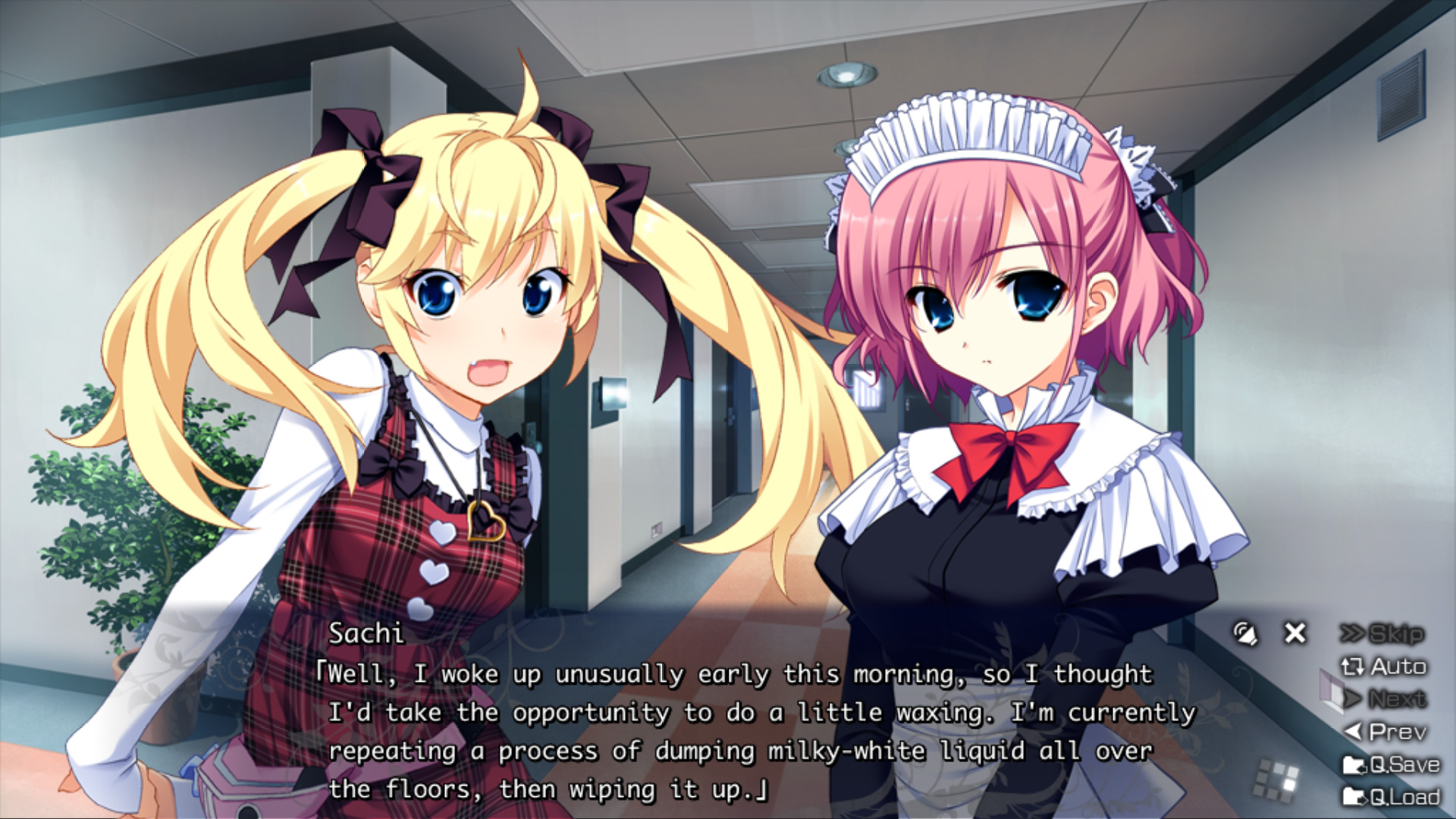Turn on Auto mode
Image resolution: width=1456 pixels, height=819 pixels.
1384,667
